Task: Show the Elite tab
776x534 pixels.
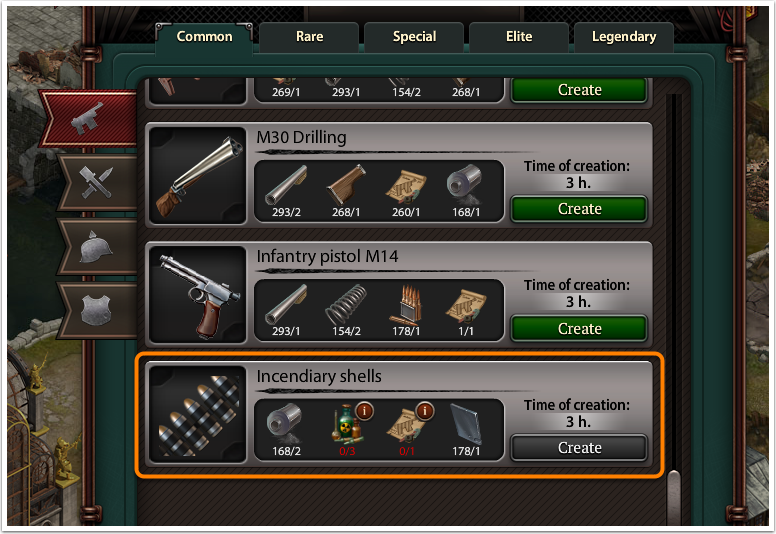Action: click(x=518, y=37)
